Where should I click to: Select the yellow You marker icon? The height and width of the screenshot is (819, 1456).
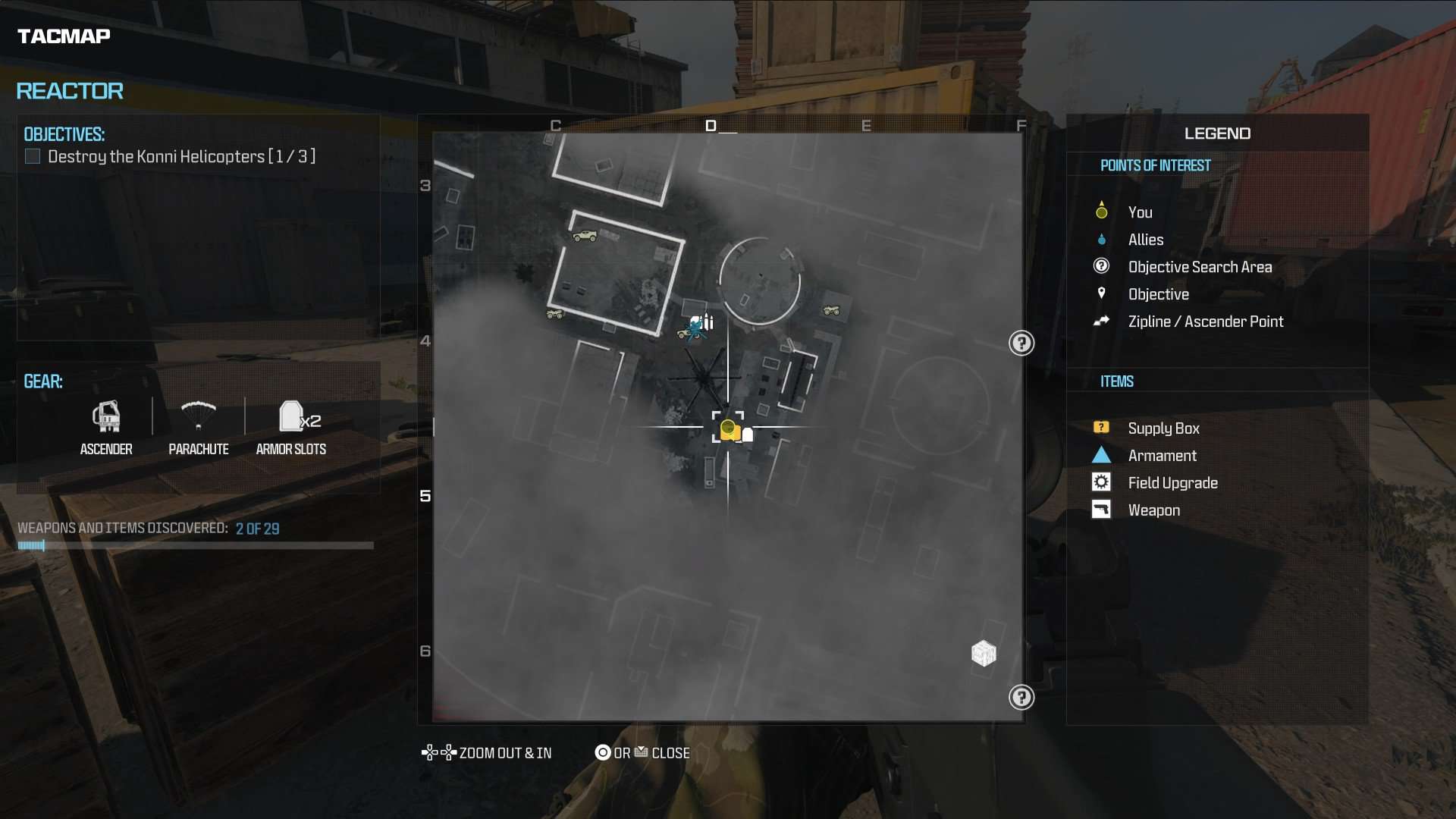tap(1101, 210)
